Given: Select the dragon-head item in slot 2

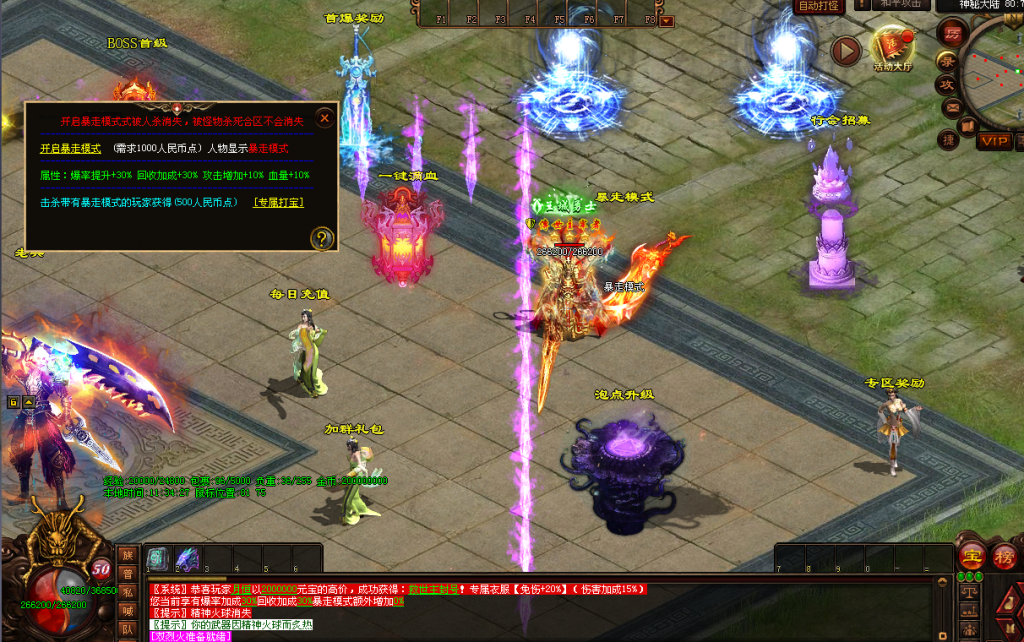Looking at the screenshot, I should click(187, 559).
